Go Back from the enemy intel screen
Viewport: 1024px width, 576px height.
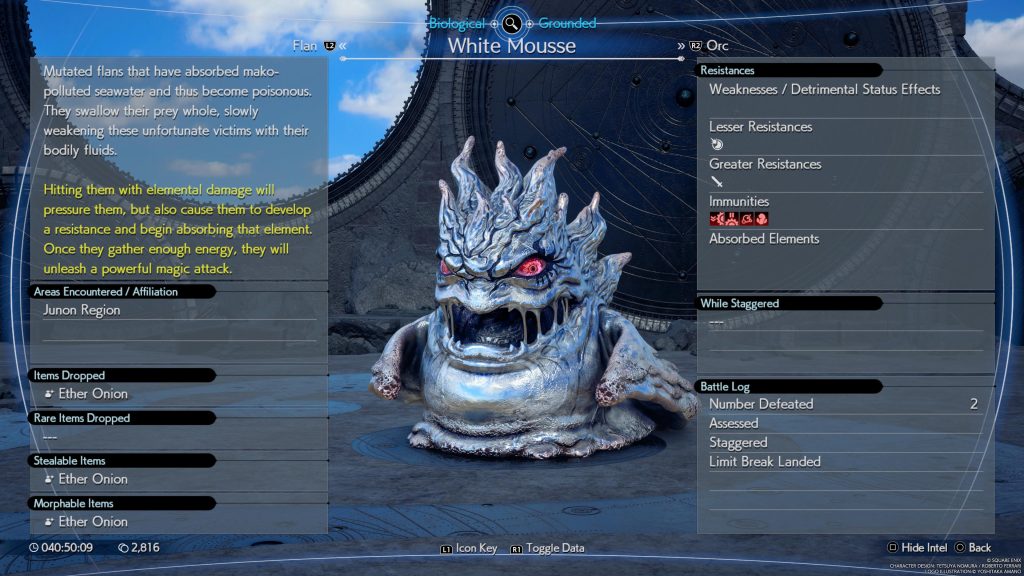click(x=972, y=548)
